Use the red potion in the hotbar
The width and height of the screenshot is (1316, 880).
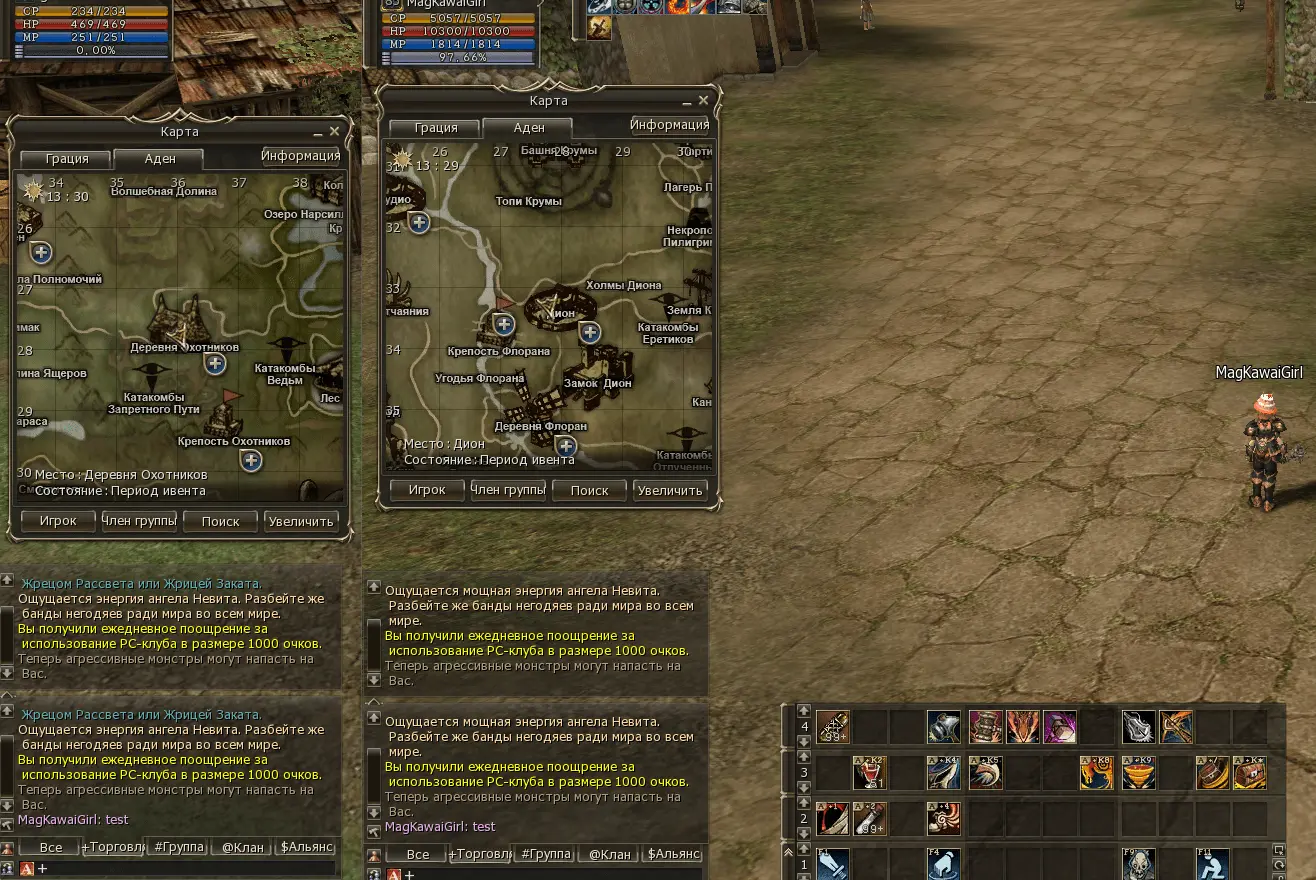coord(869,772)
